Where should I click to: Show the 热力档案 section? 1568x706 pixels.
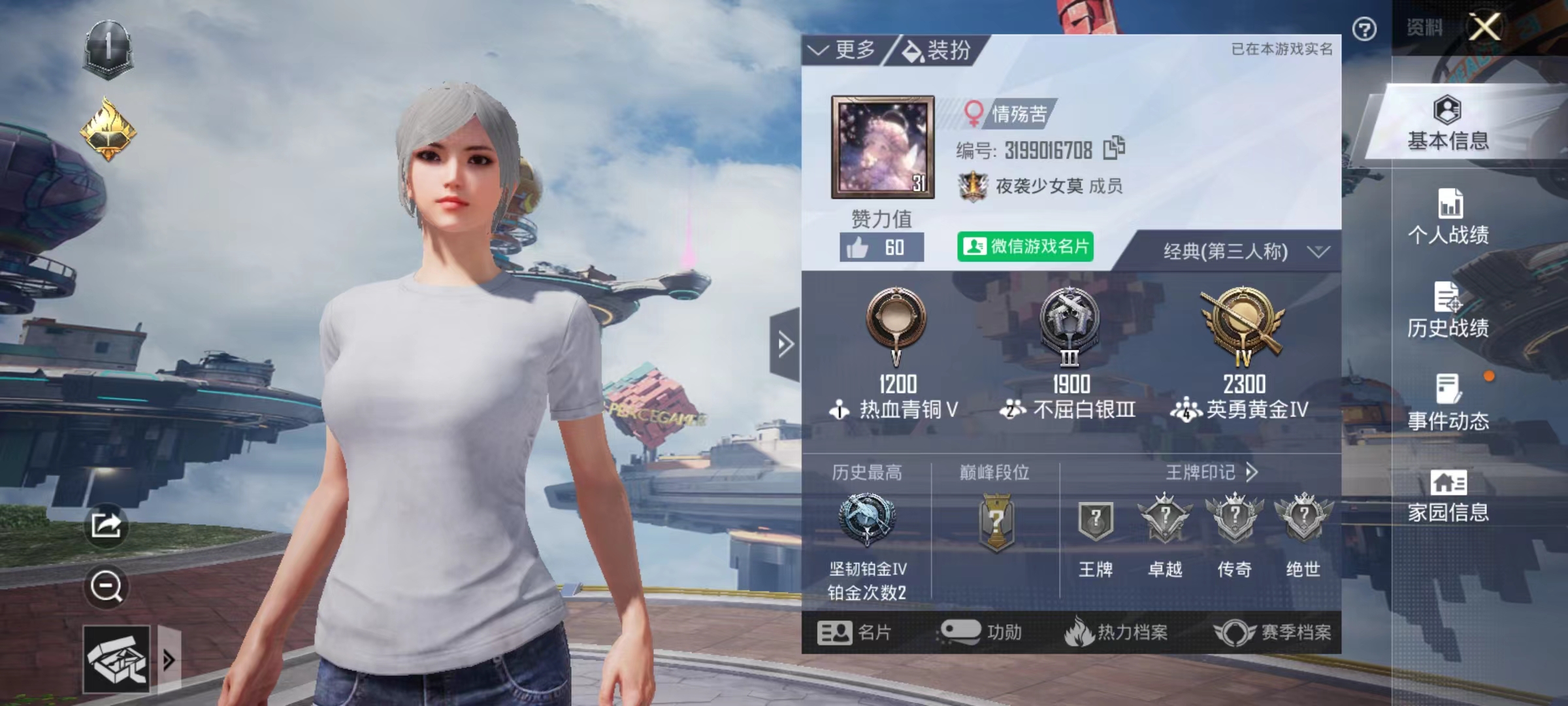[x=1116, y=632]
